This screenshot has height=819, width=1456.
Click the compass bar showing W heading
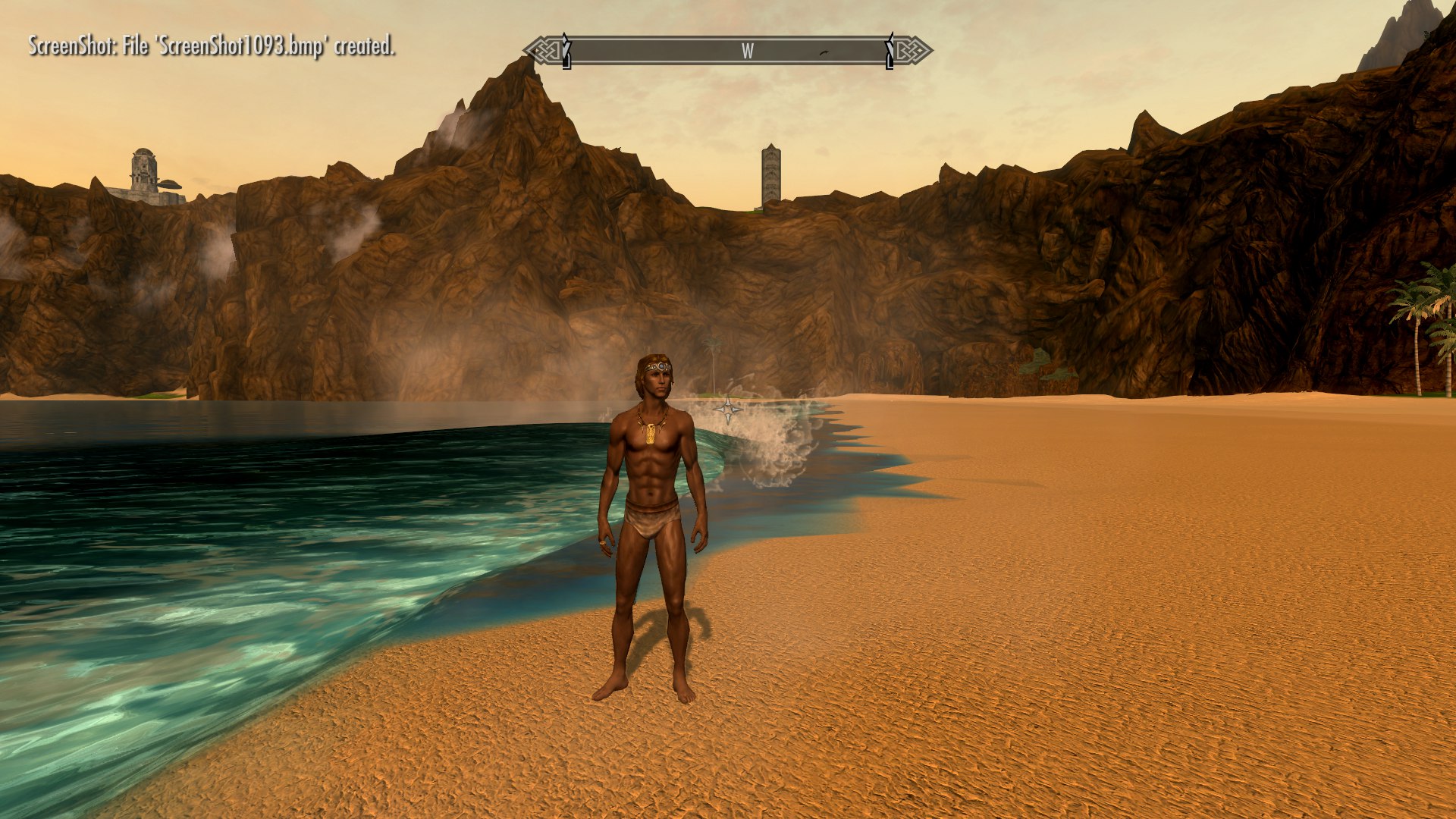coord(728,51)
